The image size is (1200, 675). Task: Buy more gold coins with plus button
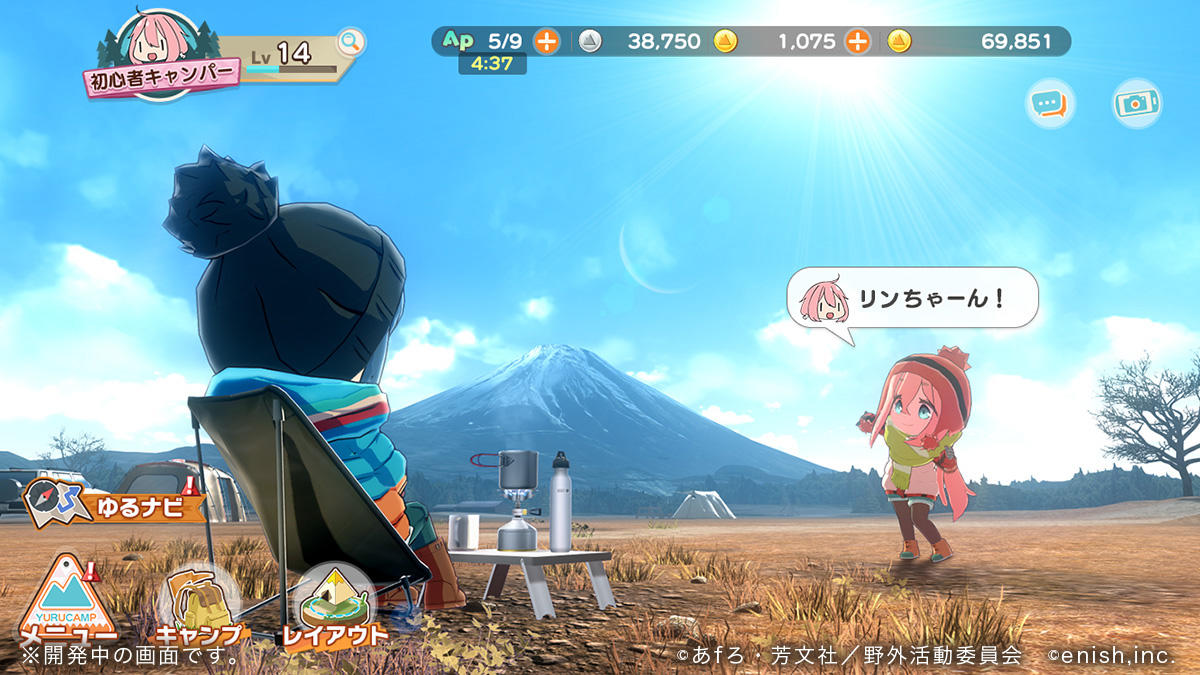coord(857,41)
